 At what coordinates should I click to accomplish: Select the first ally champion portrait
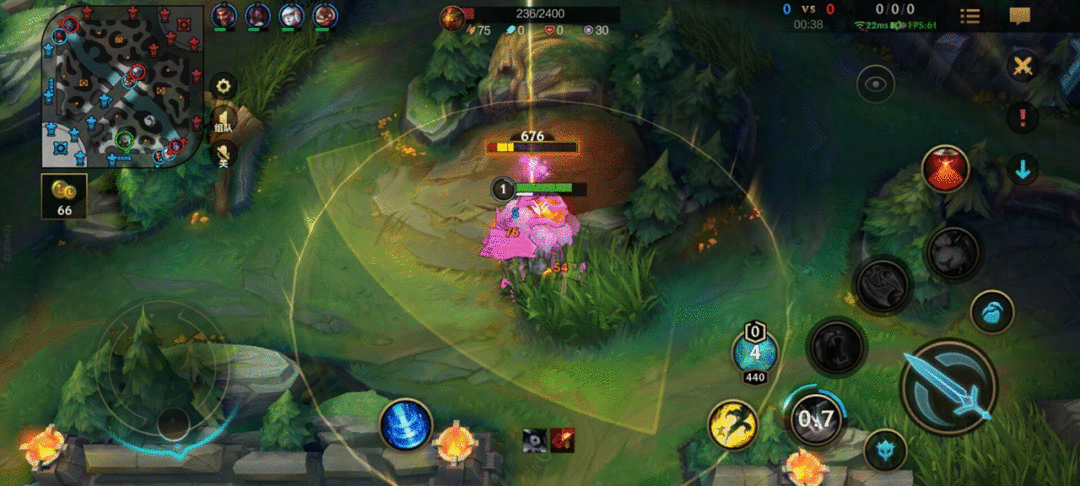coord(225,15)
